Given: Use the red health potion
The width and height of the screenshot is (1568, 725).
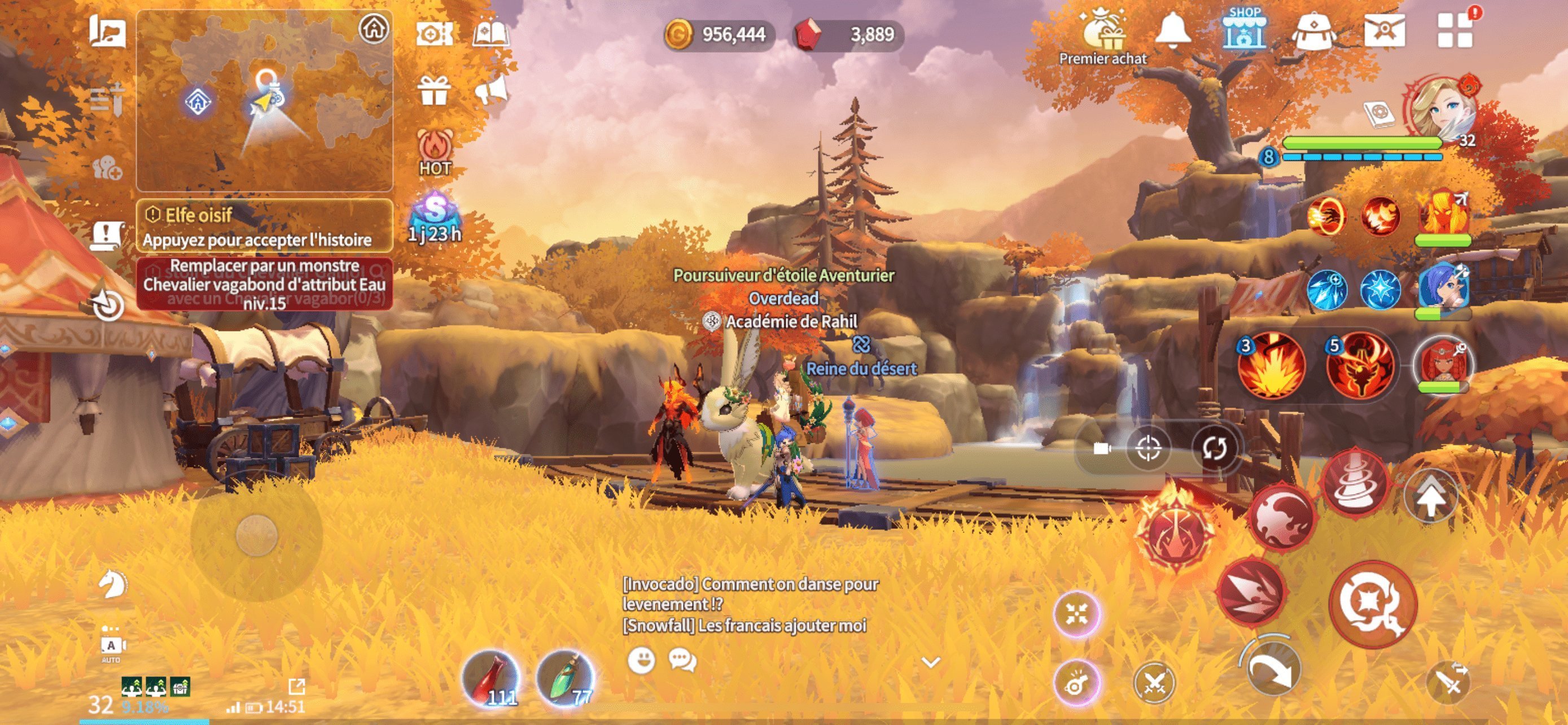Looking at the screenshot, I should click(x=490, y=677).
